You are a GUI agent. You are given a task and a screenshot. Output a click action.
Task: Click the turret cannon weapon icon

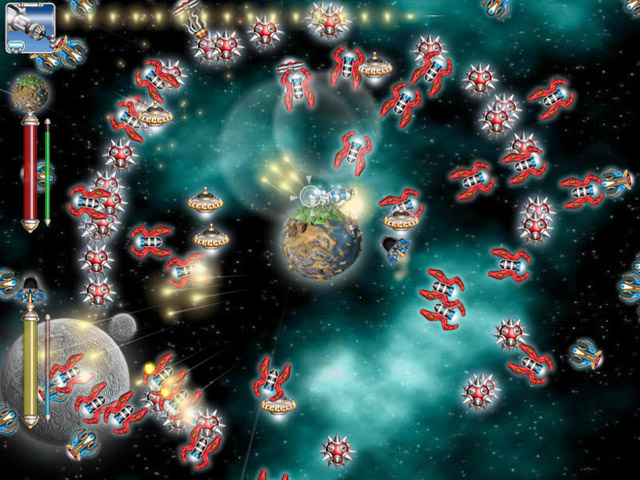click(x=29, y=27)
